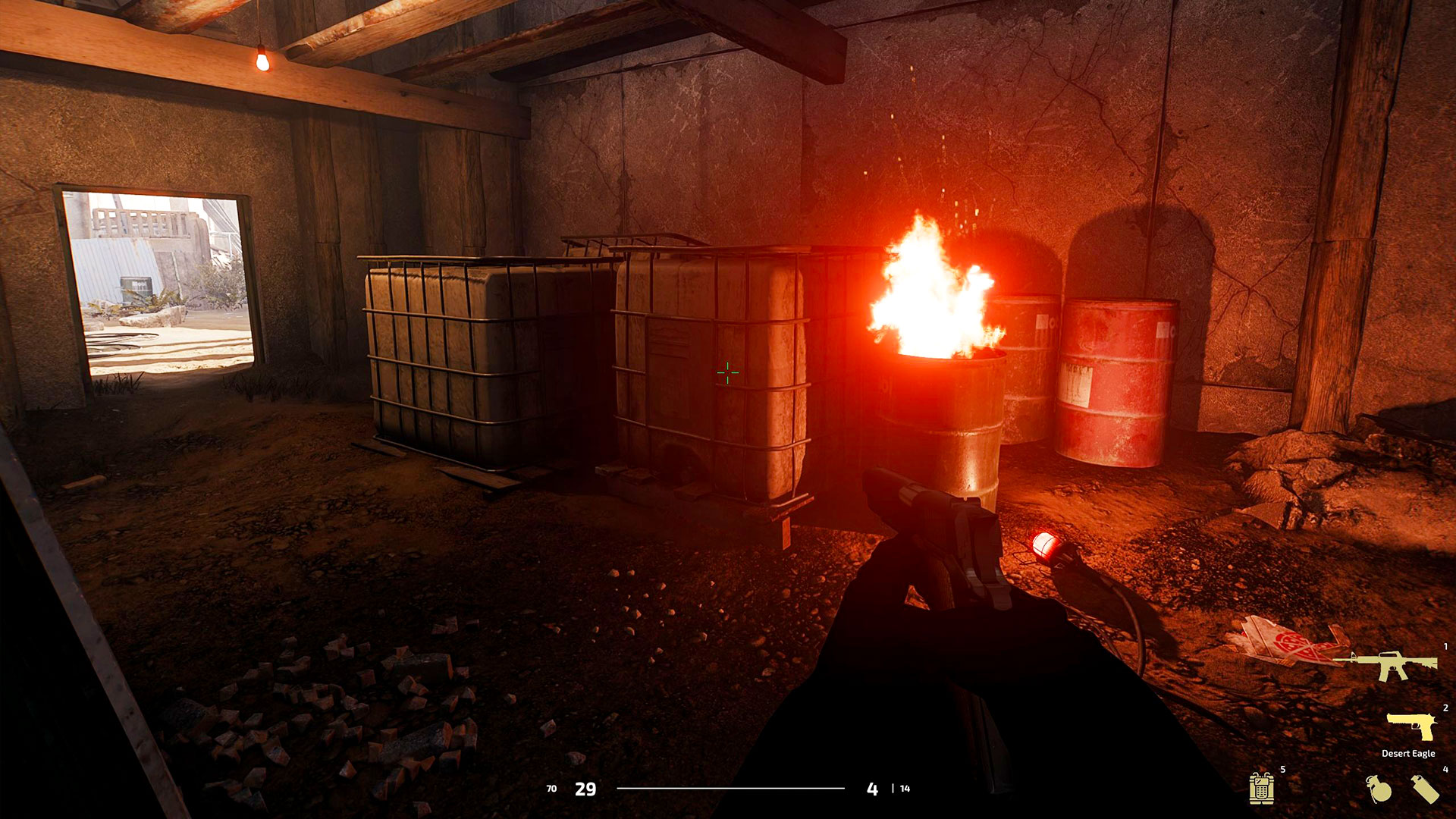Screen dimensions: 1456x819
Task: Pick the round frag grenade icon
Action: [x=1379, y=789]
